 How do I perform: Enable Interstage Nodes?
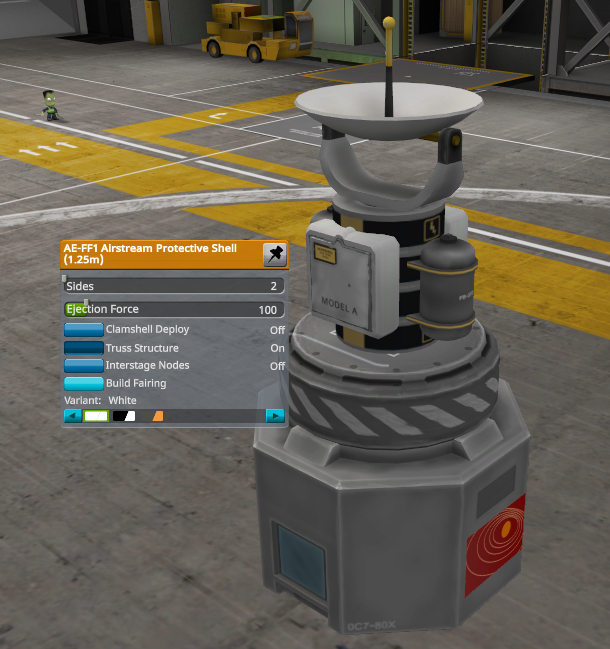tap(84, 366)
